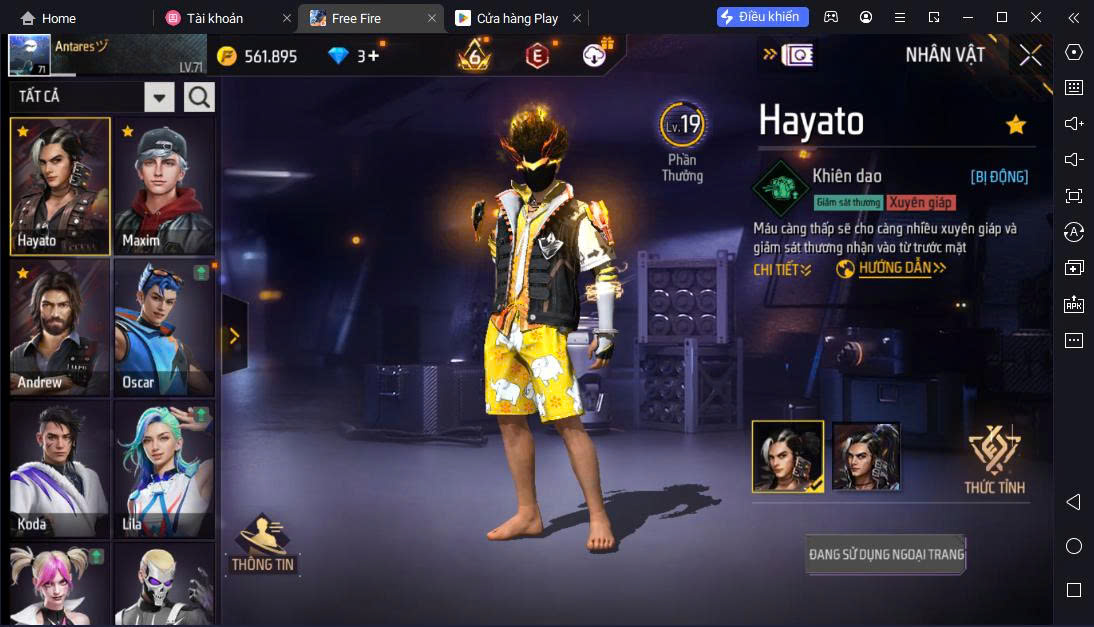Choose the Koda character card
The height and width of the screenshot is (627, 1094).
[x=60, y=469]
